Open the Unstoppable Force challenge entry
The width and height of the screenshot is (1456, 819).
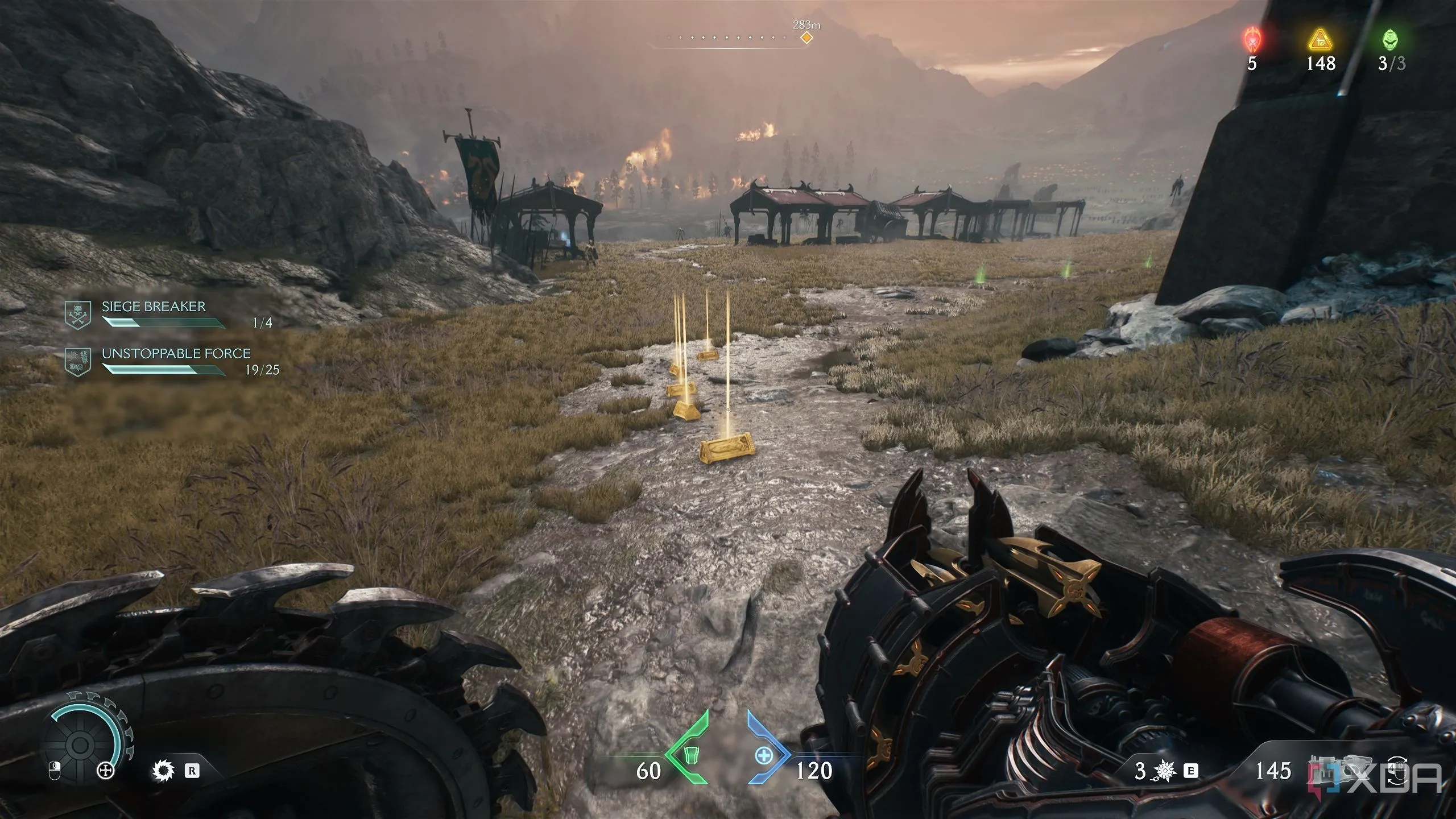176,354
